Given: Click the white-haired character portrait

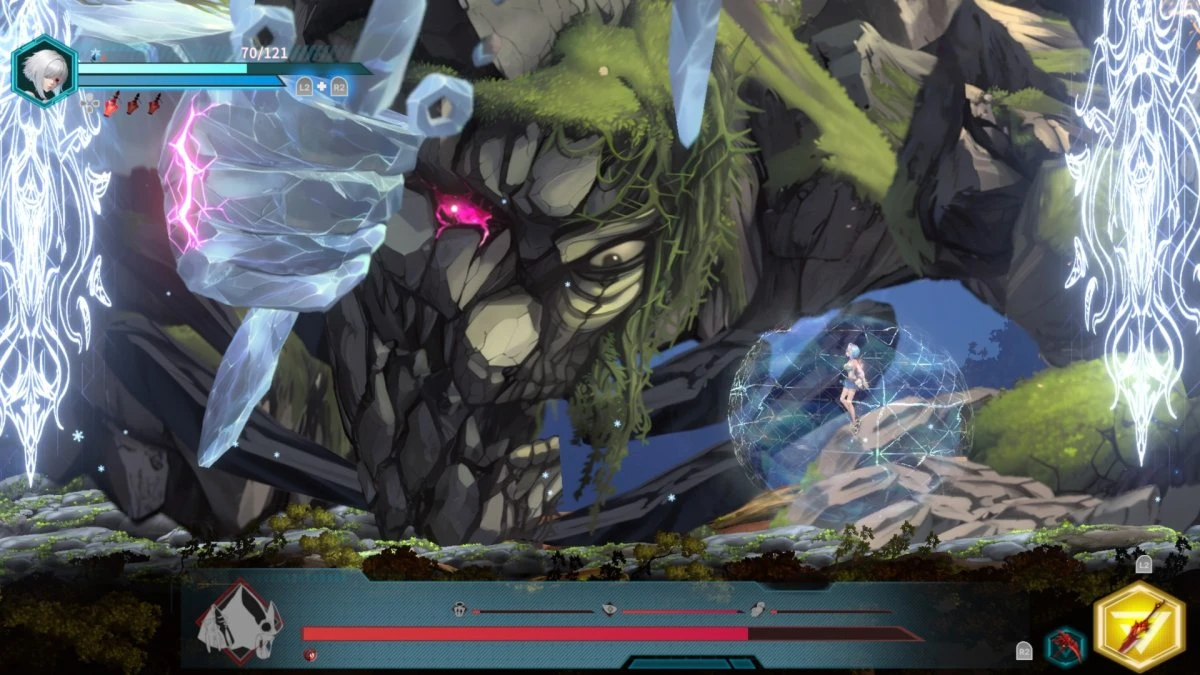Looking at the screenshot, I should click(44, 71).
